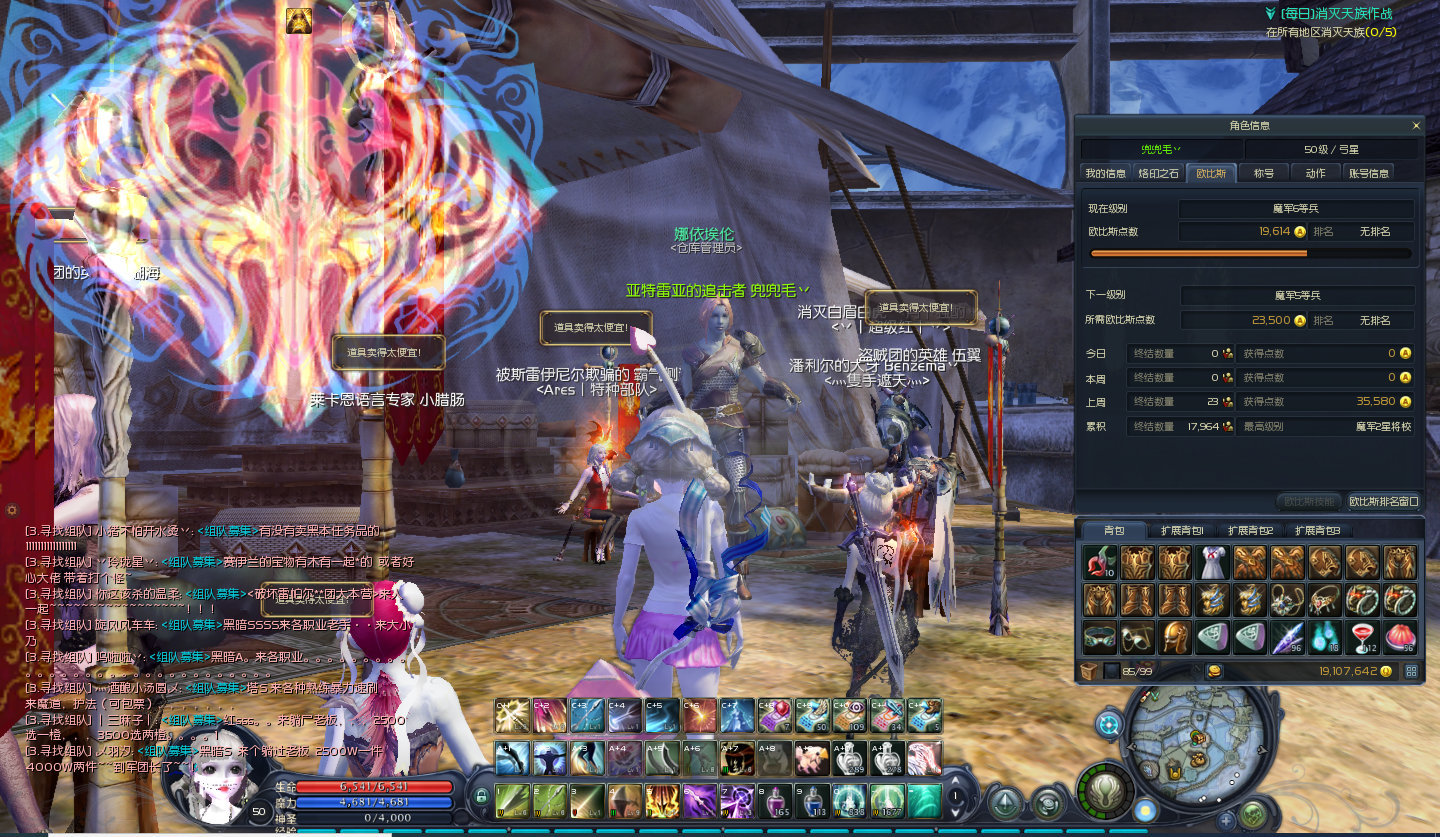Screen dimensions: 1440x837
Task: Close the 角色信息 character info window
Action: coord(1416,126)
